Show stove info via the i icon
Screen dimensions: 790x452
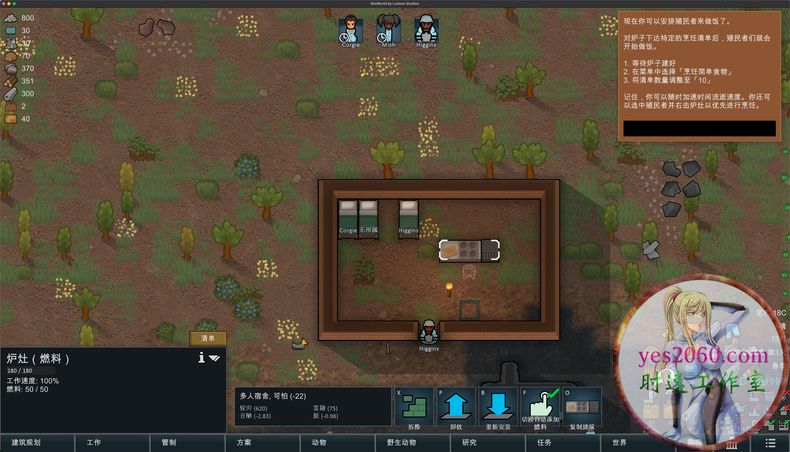pos(201,357)
